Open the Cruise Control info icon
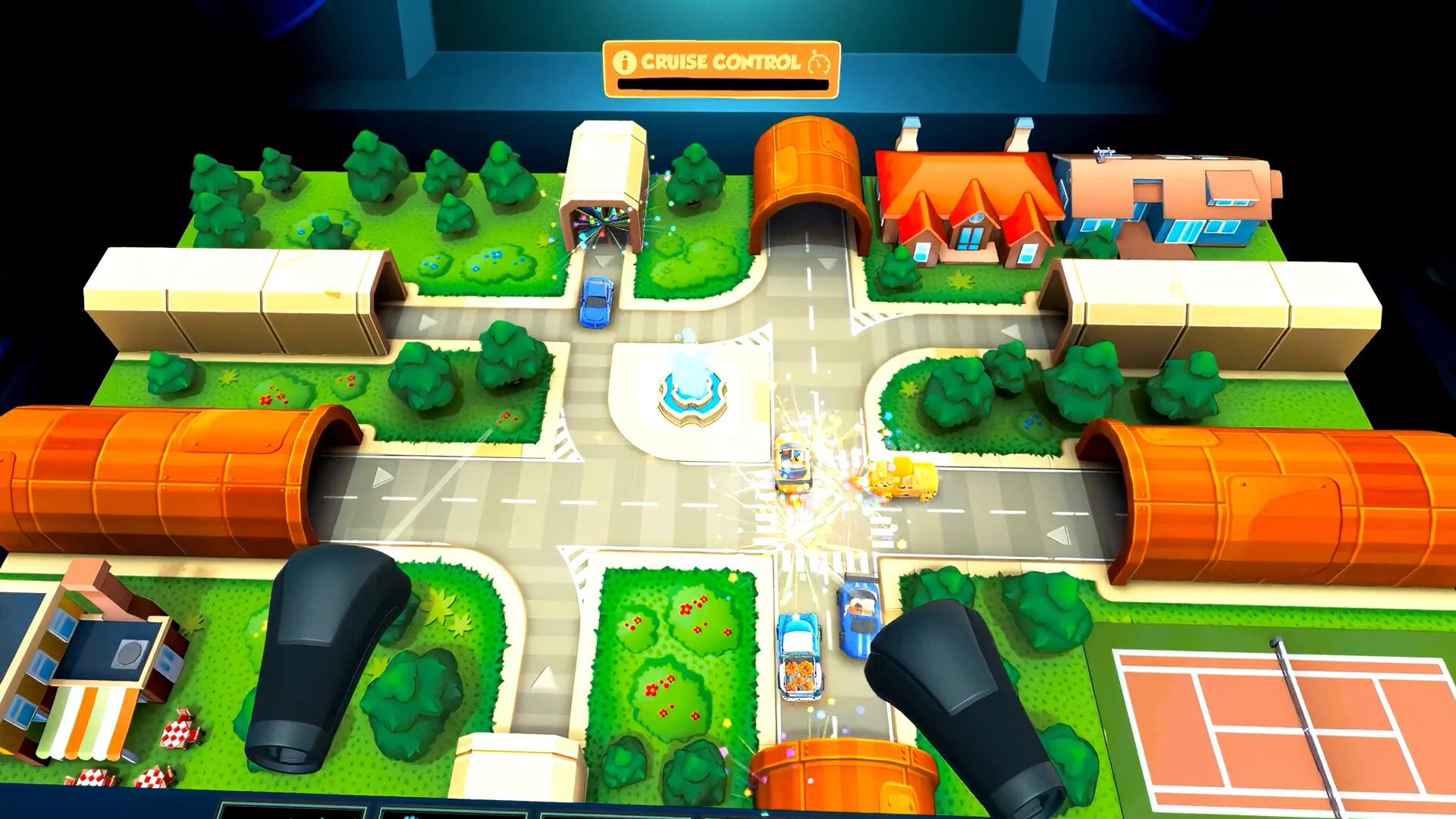 (x=624, y=62)
